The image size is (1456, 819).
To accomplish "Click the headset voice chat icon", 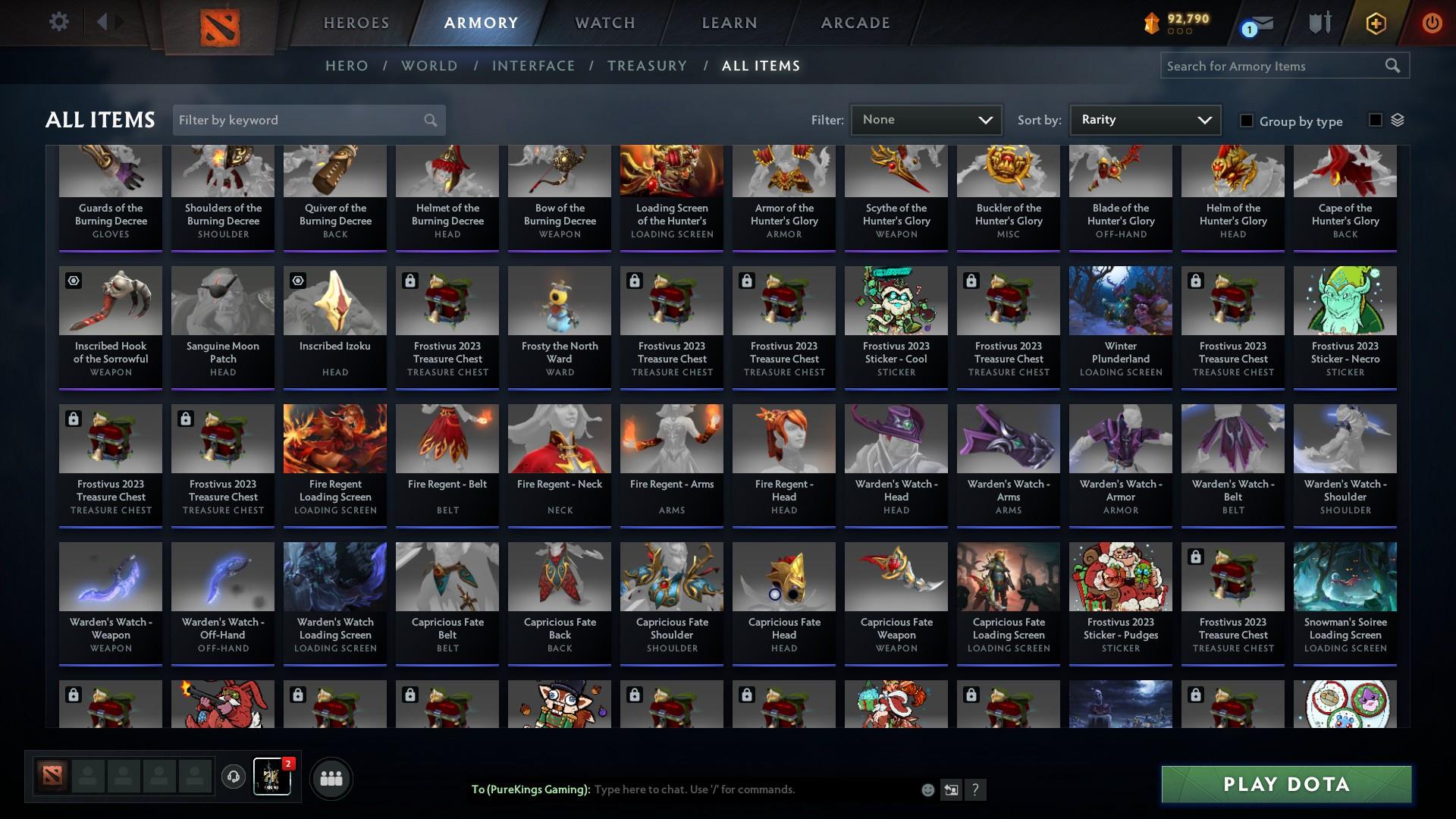I will (x=233, y=777).
